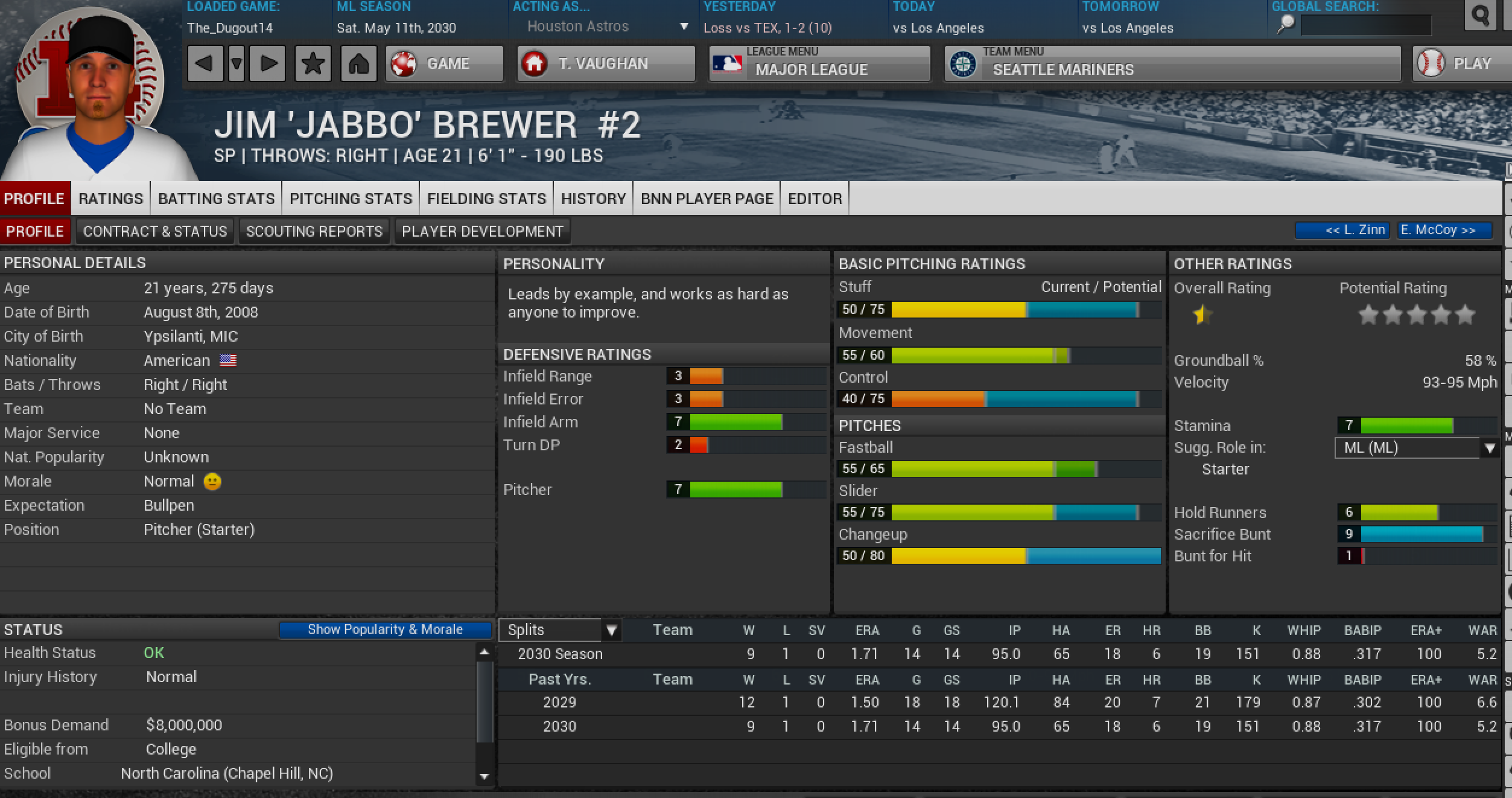Image resolution: width=1512 pixels, height=798 pixels.
Task: Open the BNN Player Page tab
Action: (x=707, y=199)
